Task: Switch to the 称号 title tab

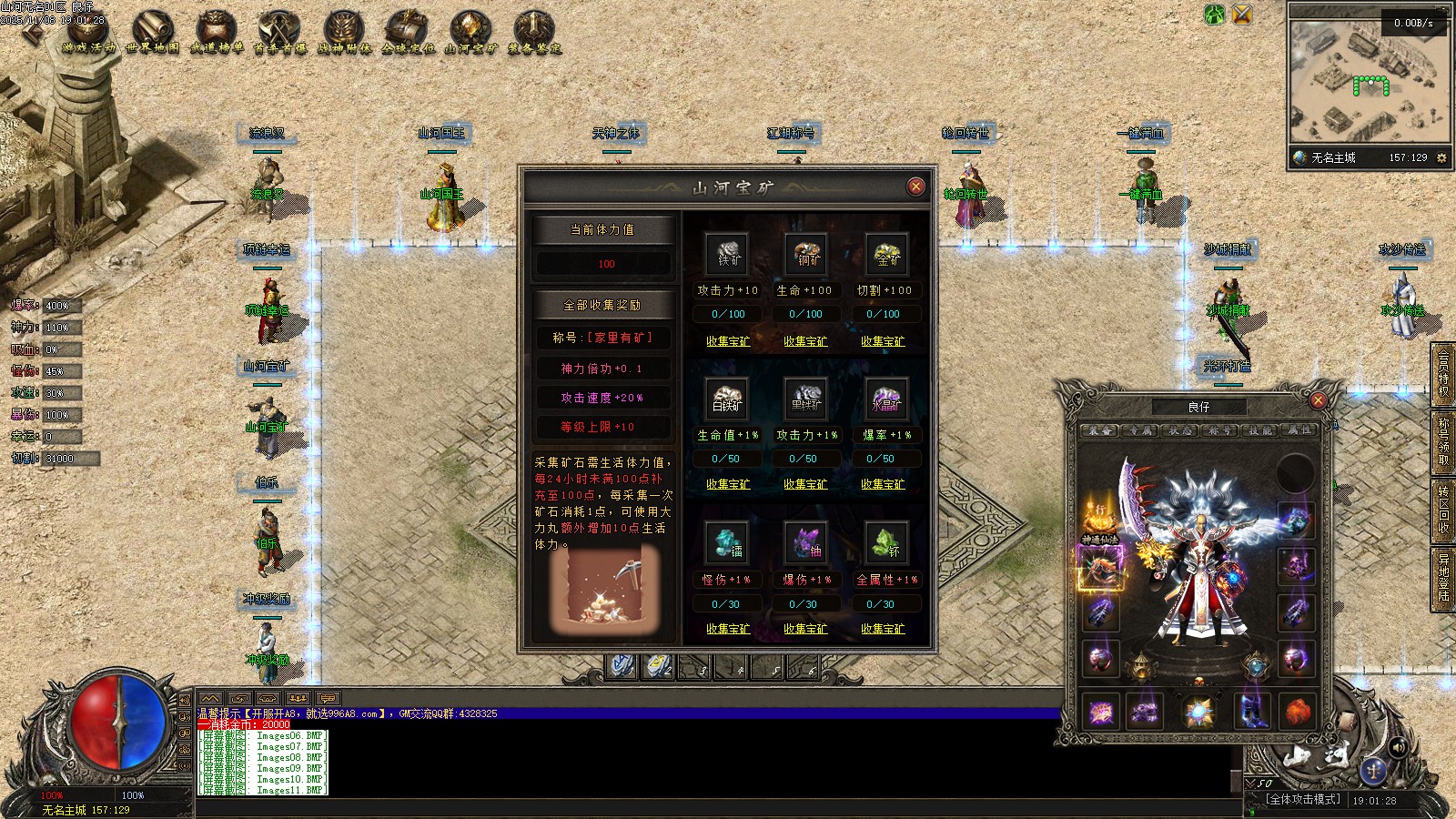Action: (1220, 430)
